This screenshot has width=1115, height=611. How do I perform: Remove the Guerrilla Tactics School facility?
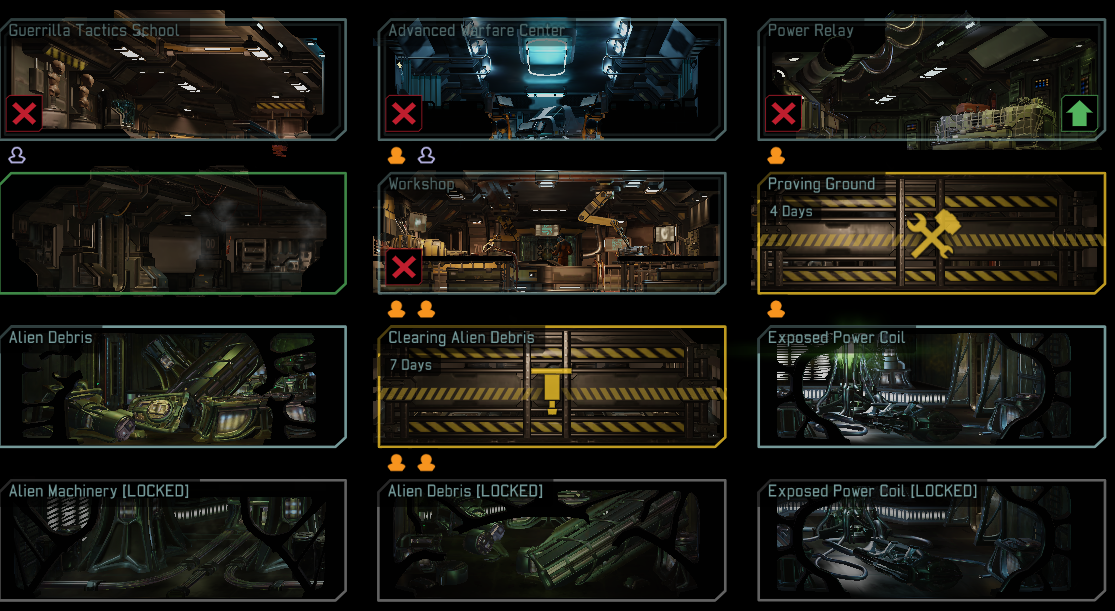click(x=24, y=114)
